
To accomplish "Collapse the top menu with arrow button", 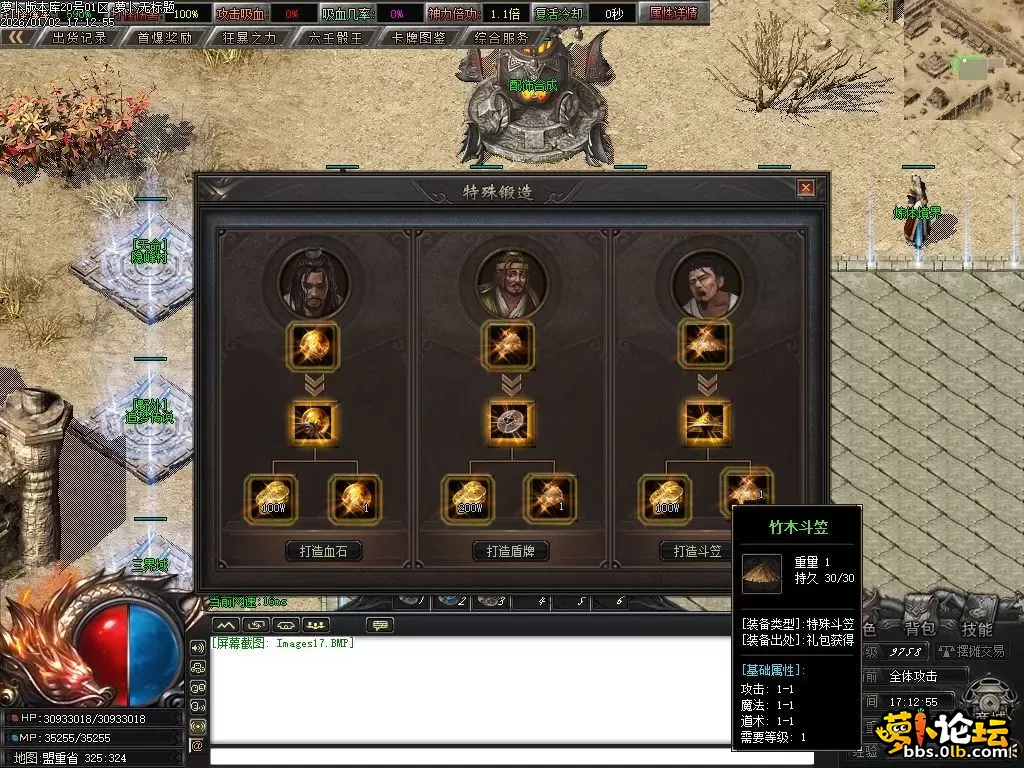I will tap(16, 38).
